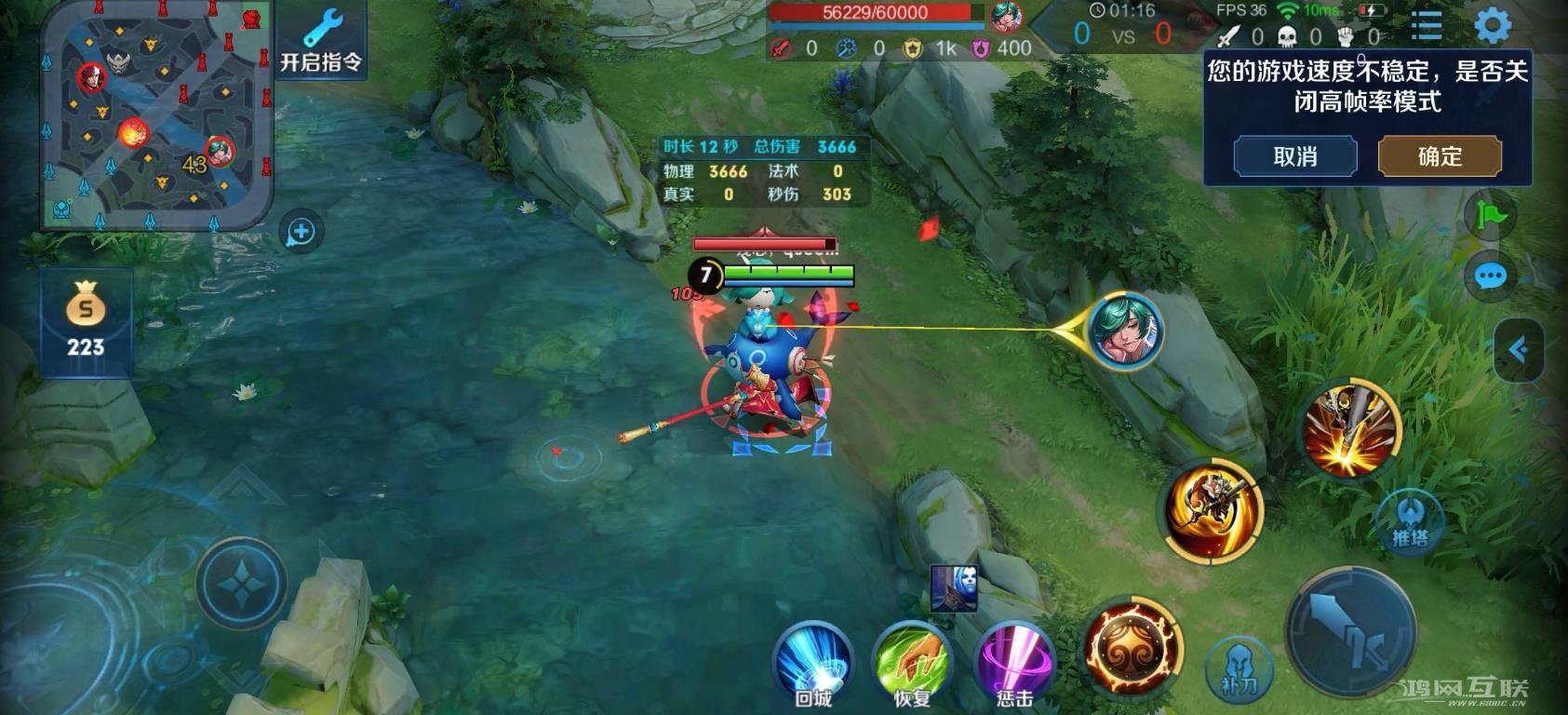
Task: Choose the 补刀 last-hit button
Action: 1239,668
